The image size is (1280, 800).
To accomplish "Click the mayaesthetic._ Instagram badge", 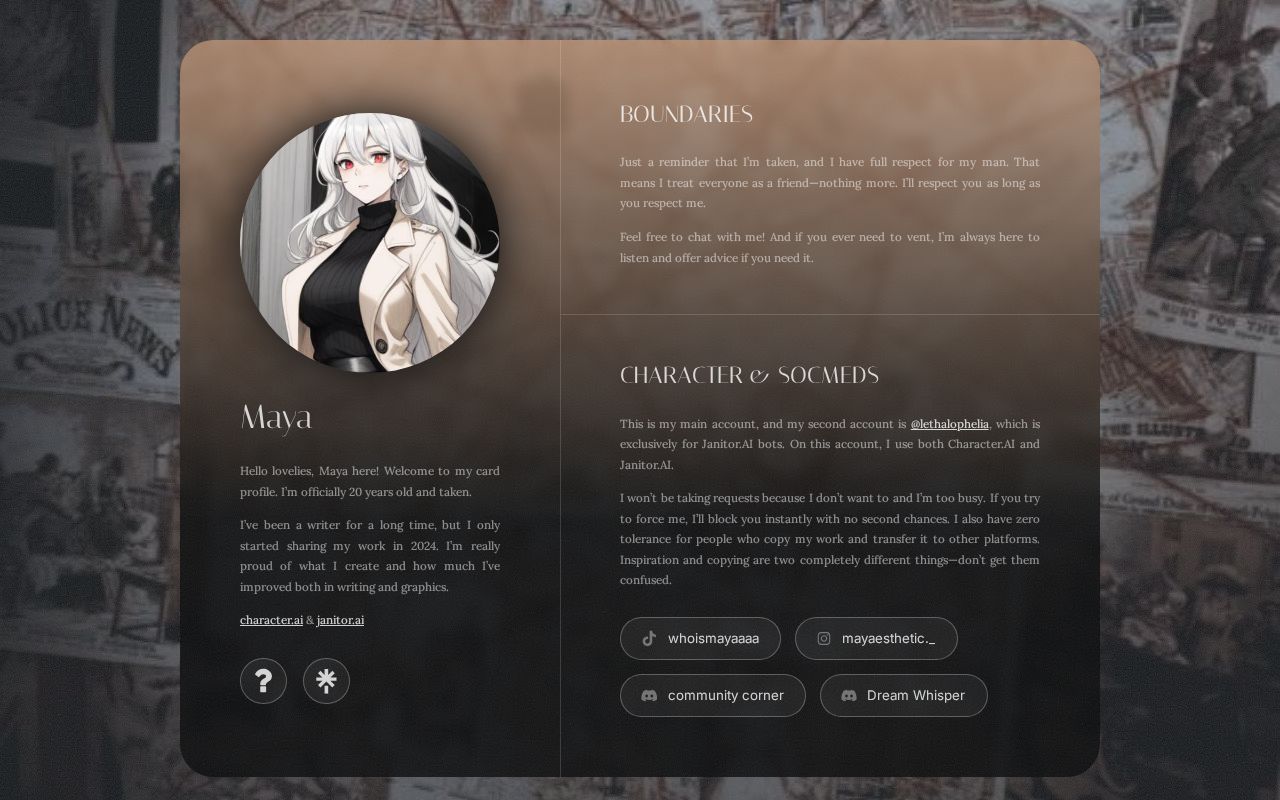I will (x=876, y=638).
